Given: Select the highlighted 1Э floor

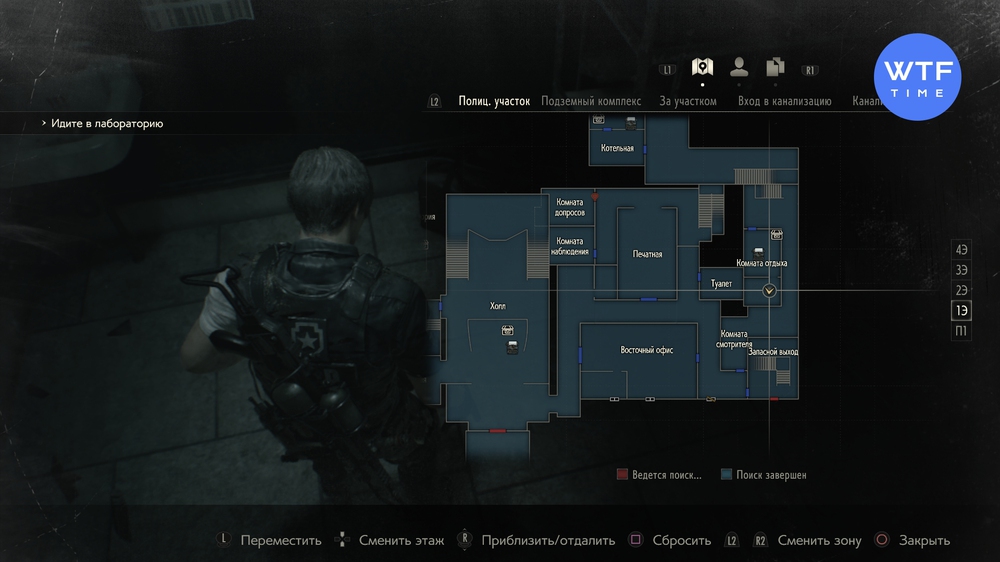Looking at the screenshot, I should click(x=962, y=311).
